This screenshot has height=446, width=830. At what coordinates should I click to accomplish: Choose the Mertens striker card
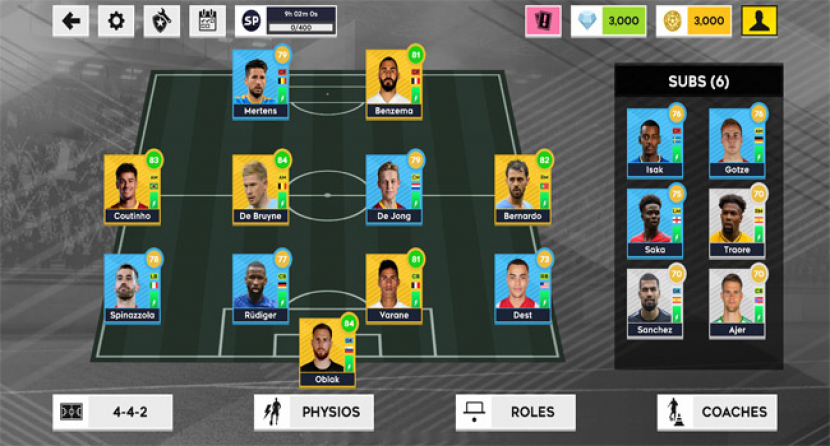click(x=260, y=82)
